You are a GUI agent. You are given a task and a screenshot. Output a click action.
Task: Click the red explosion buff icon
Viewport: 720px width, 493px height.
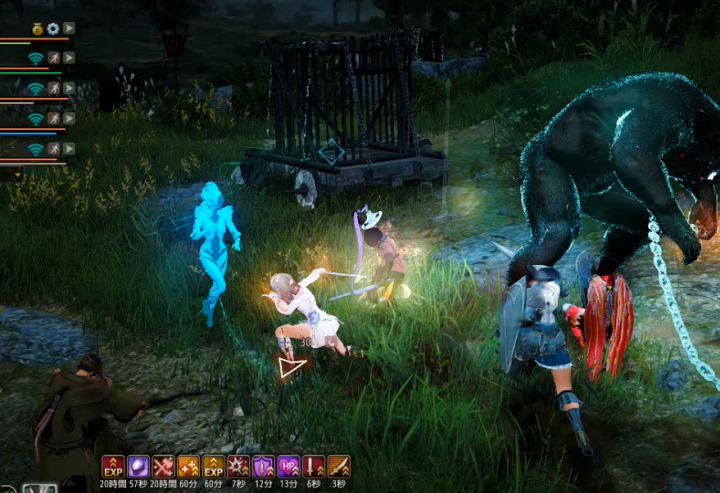point(238,467)
